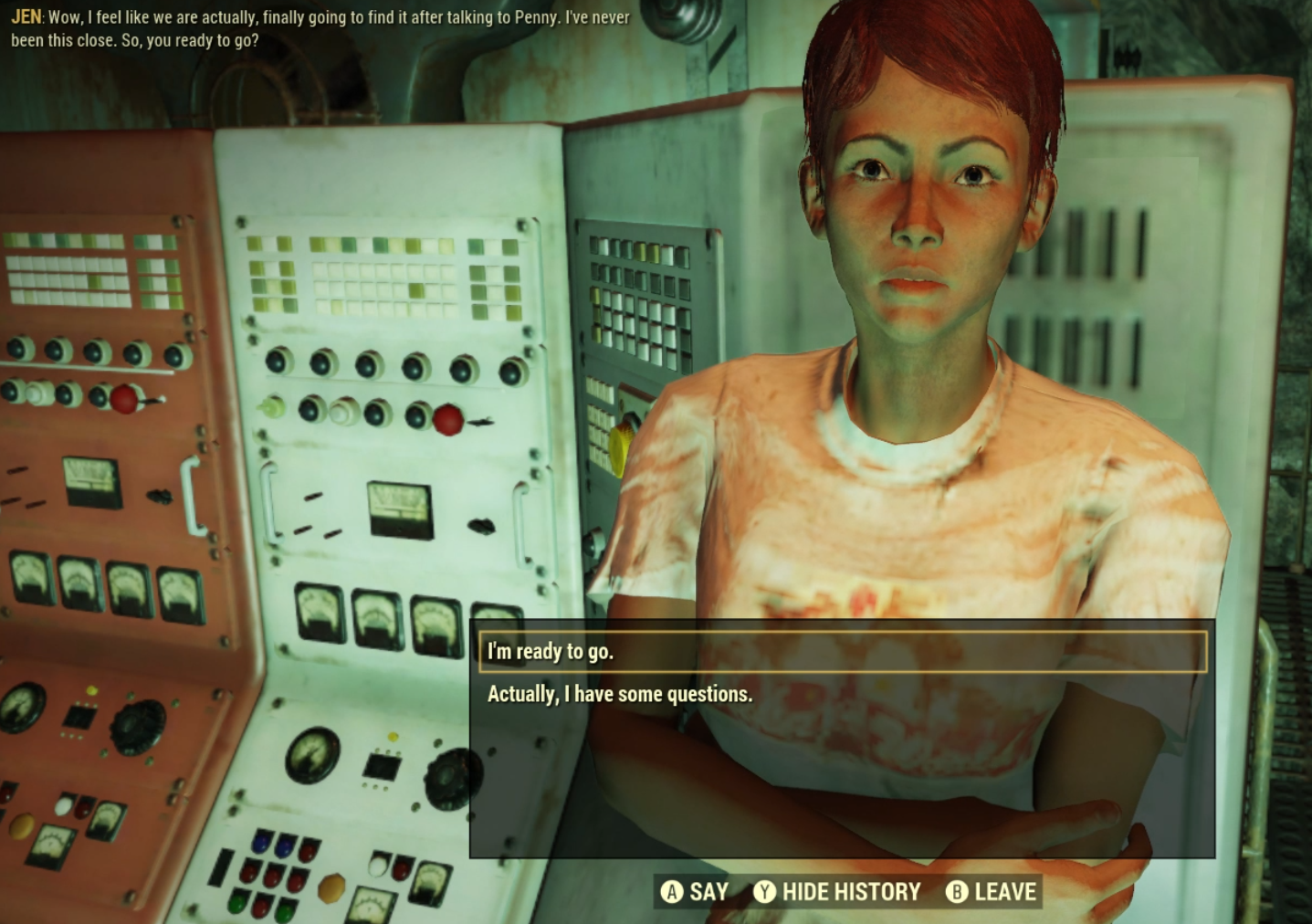The image size is (1312, 924).
Task: Click the B button icon beside LEAVE
Action: point(955,891)
